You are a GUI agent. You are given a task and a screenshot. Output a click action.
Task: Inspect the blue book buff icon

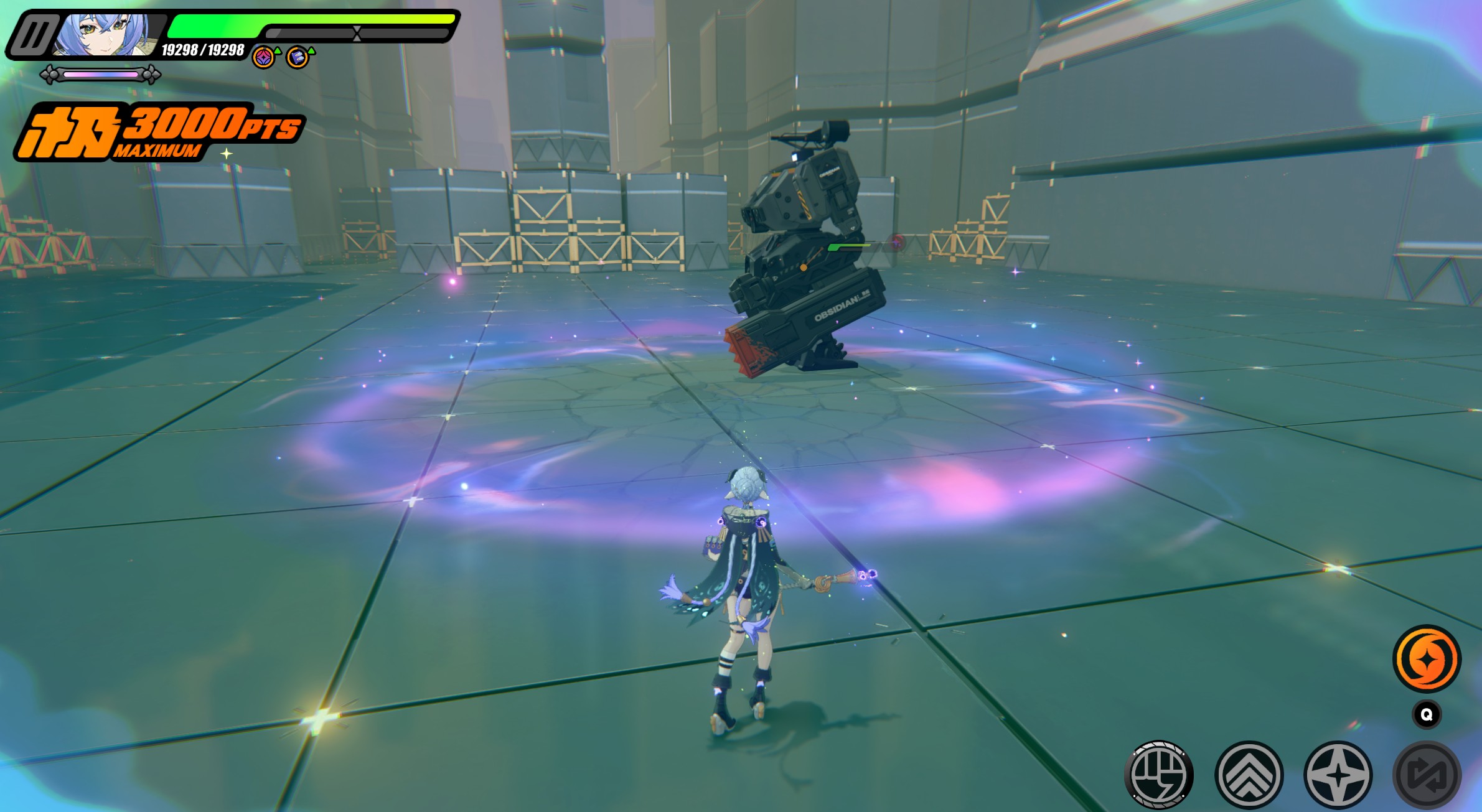(298, 58)
